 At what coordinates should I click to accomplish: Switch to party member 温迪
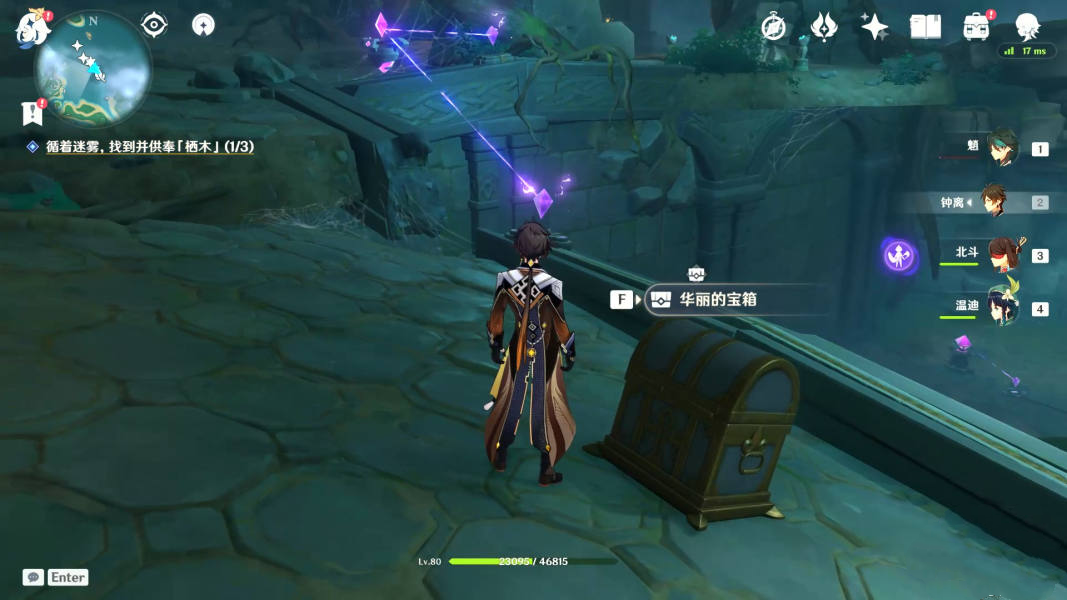point(1002,308)
